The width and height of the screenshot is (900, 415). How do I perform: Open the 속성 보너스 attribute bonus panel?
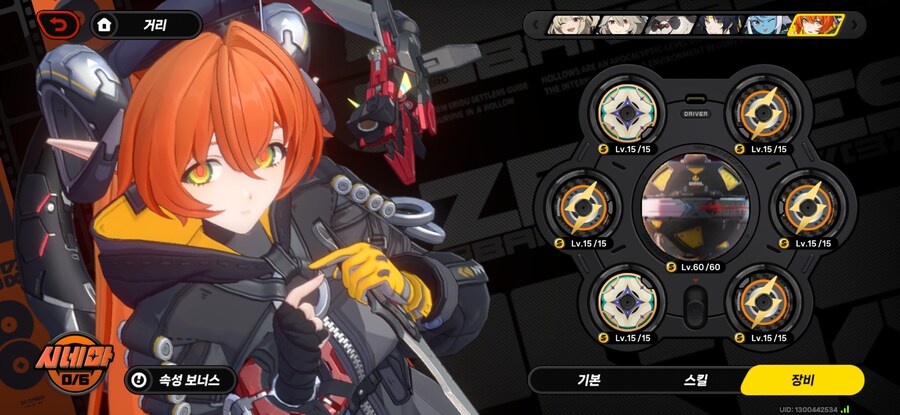[180, 380]
